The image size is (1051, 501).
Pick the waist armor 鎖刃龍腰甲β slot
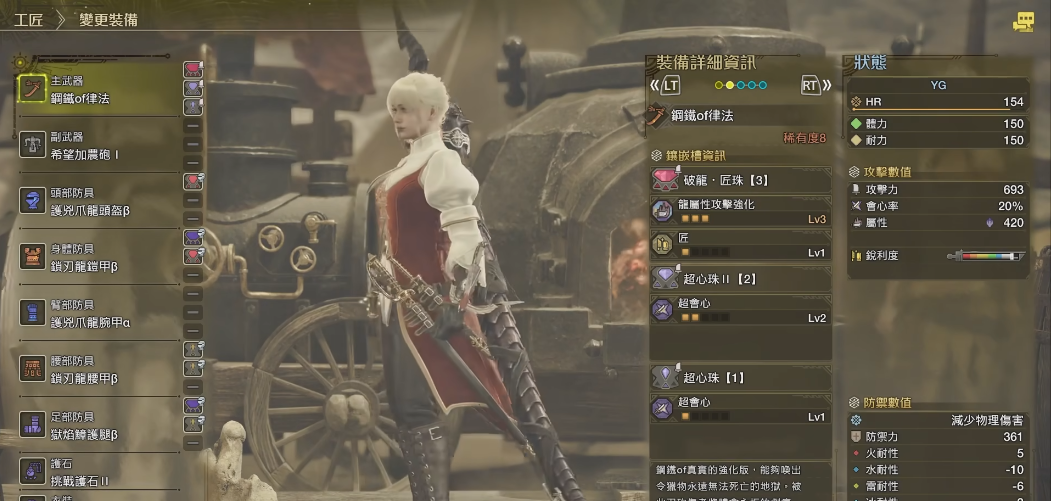(98, 370)
